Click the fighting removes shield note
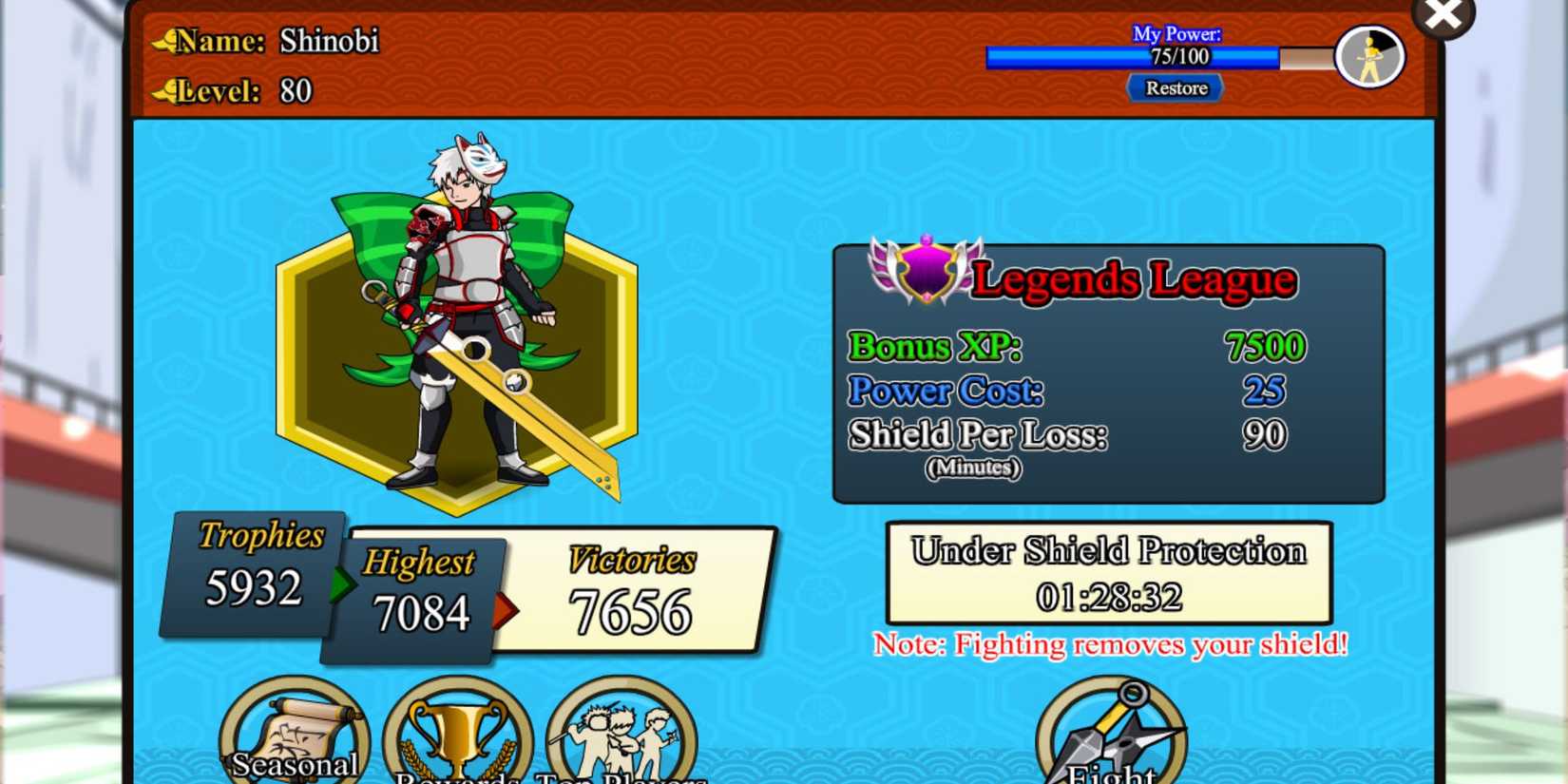 (1112, 644)
